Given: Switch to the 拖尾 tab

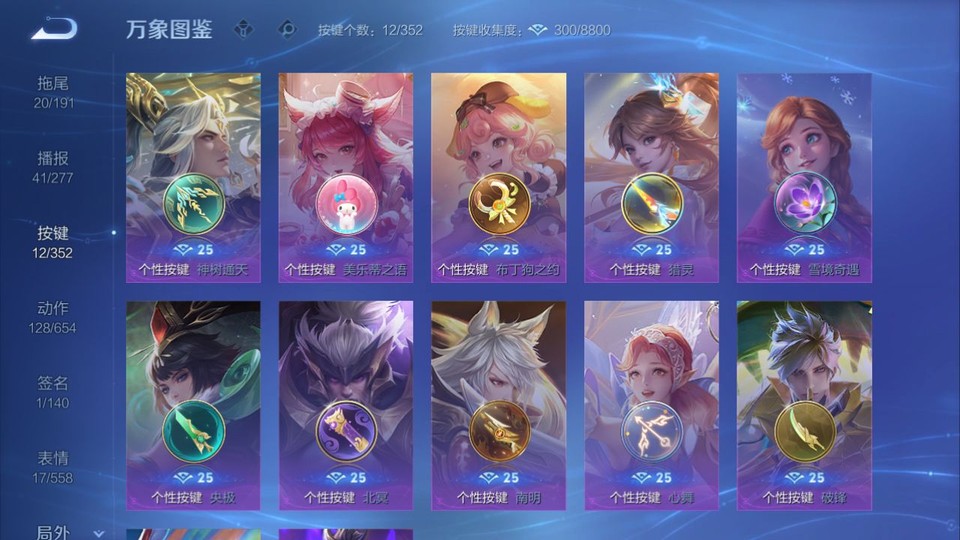Looking at the screenshot, I should tap(53, 92).
